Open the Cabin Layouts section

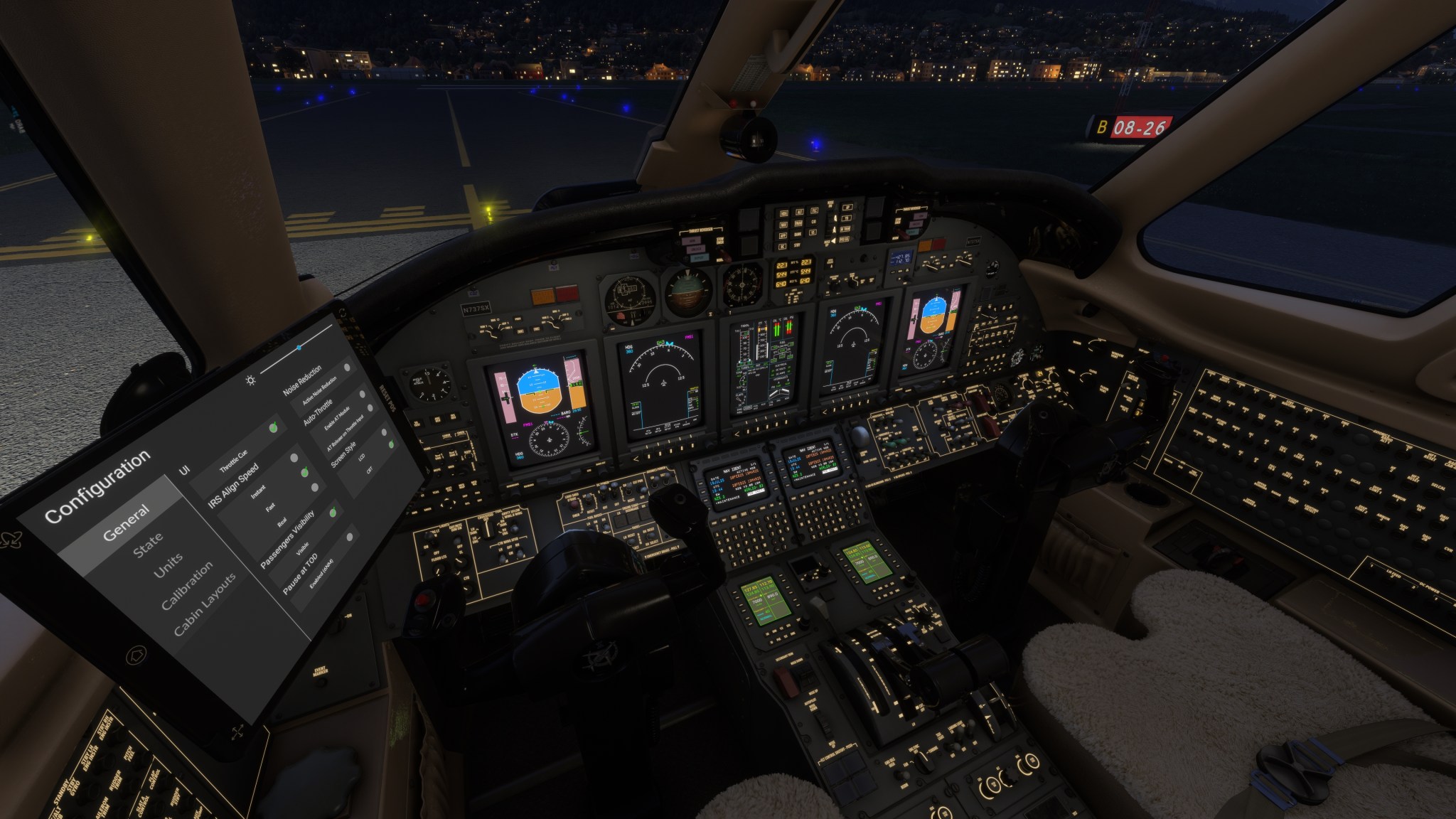coord(207,601)
